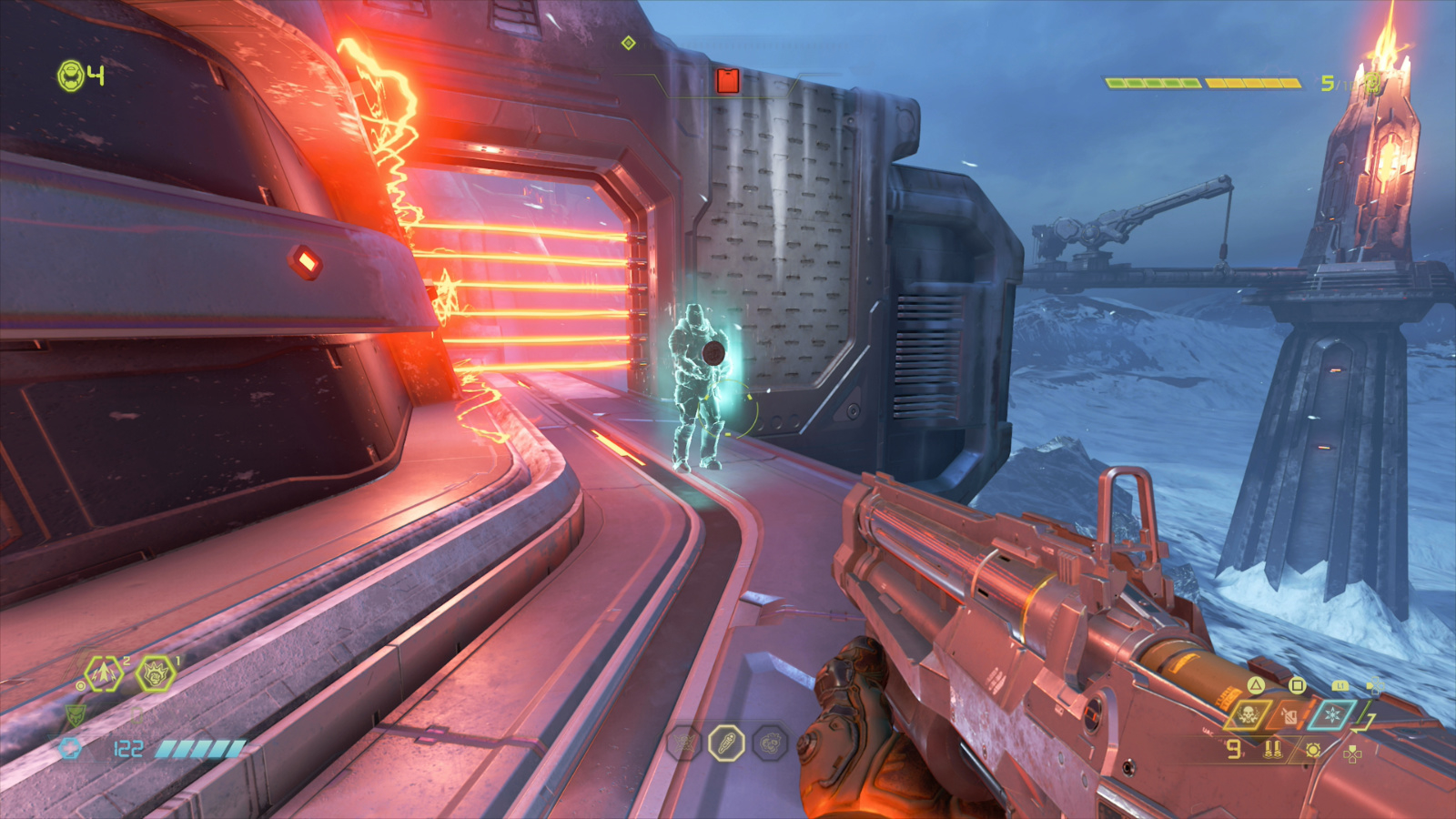The image size is (1456, 819).
Task: Select the health pack cross icon
Action: tap(69, 747)
